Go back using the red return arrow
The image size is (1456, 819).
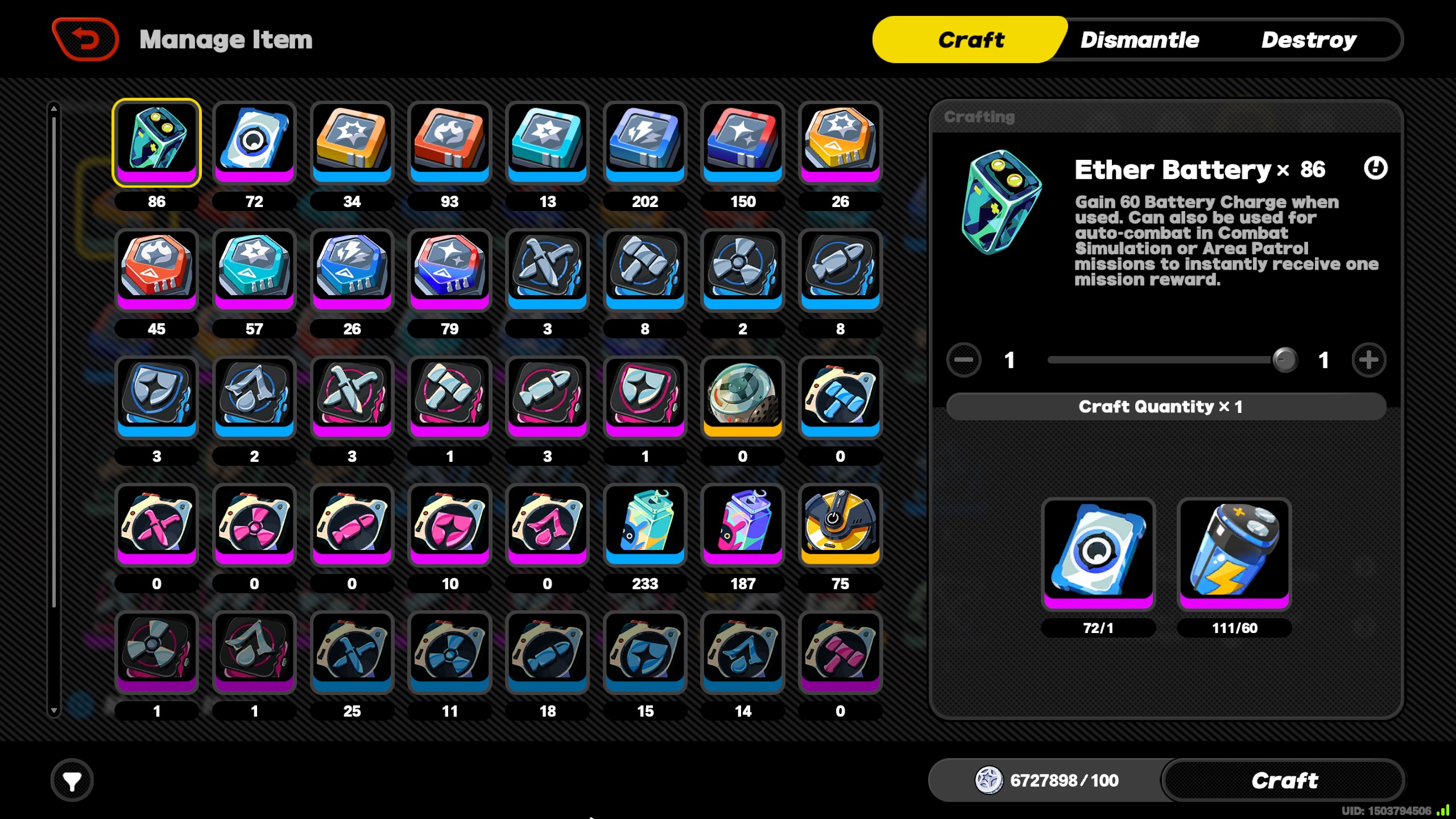click(x=85, y=39)
